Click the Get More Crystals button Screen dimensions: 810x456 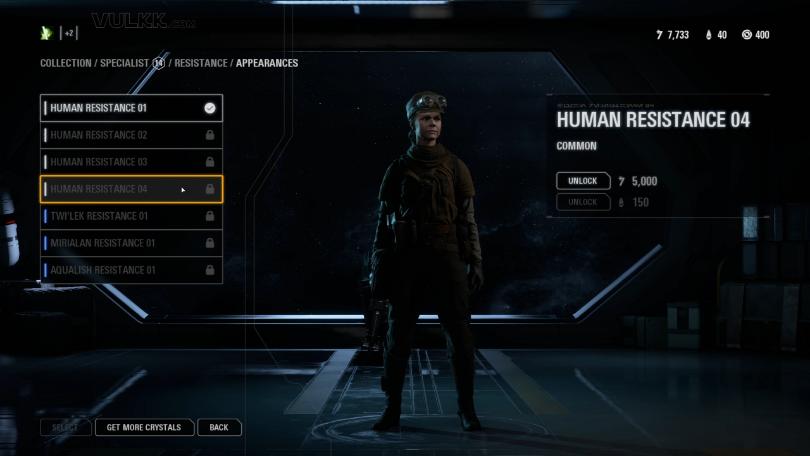click(144, 427)
